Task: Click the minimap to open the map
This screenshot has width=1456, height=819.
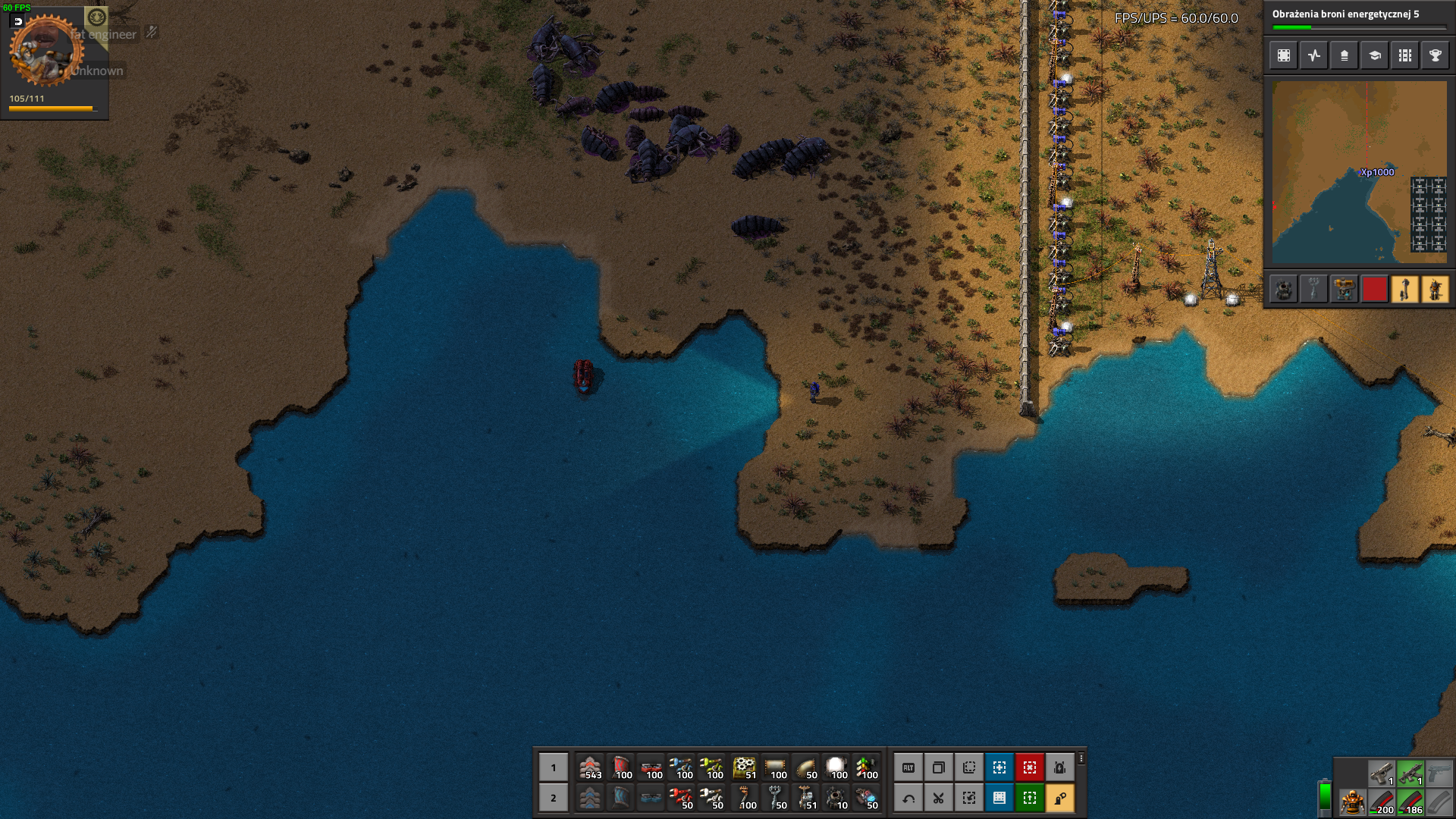Action: click(x=1359, y=172)
